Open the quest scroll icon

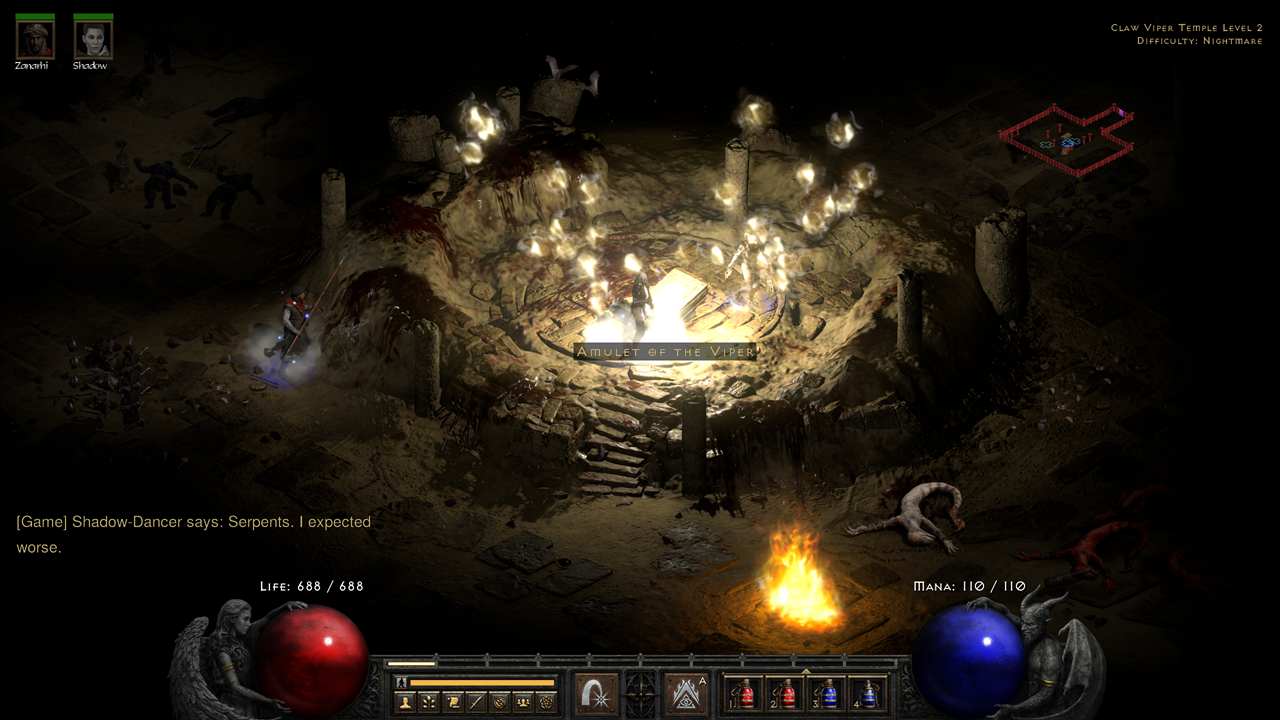pos(453,702)
